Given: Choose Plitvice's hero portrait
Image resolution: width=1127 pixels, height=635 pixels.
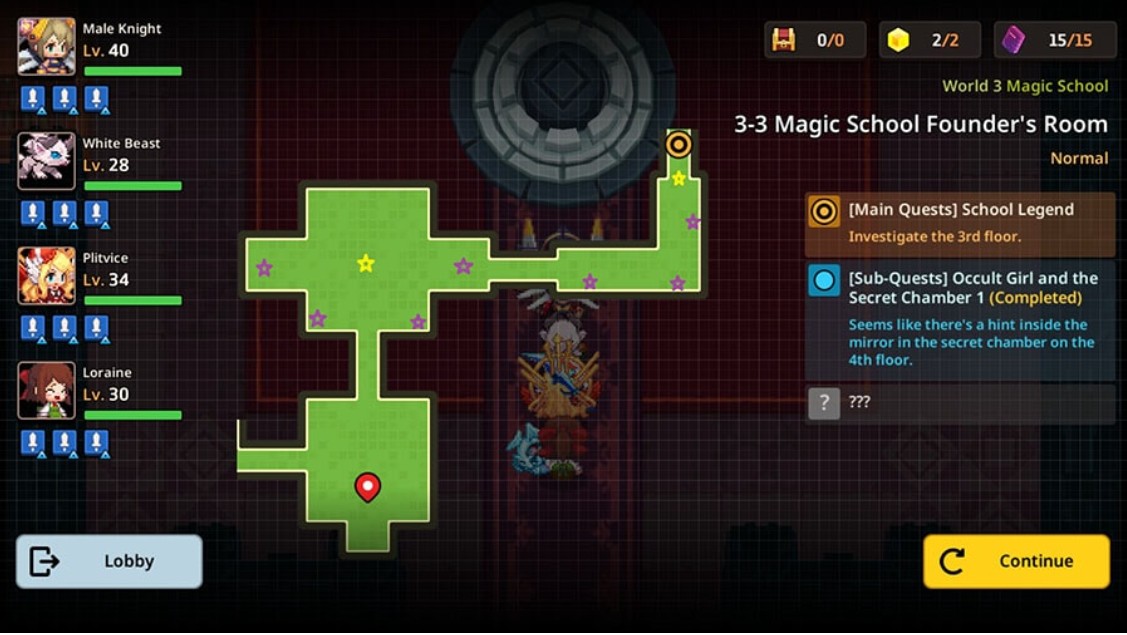Looking at the screenshot, I should pos(46,275).
